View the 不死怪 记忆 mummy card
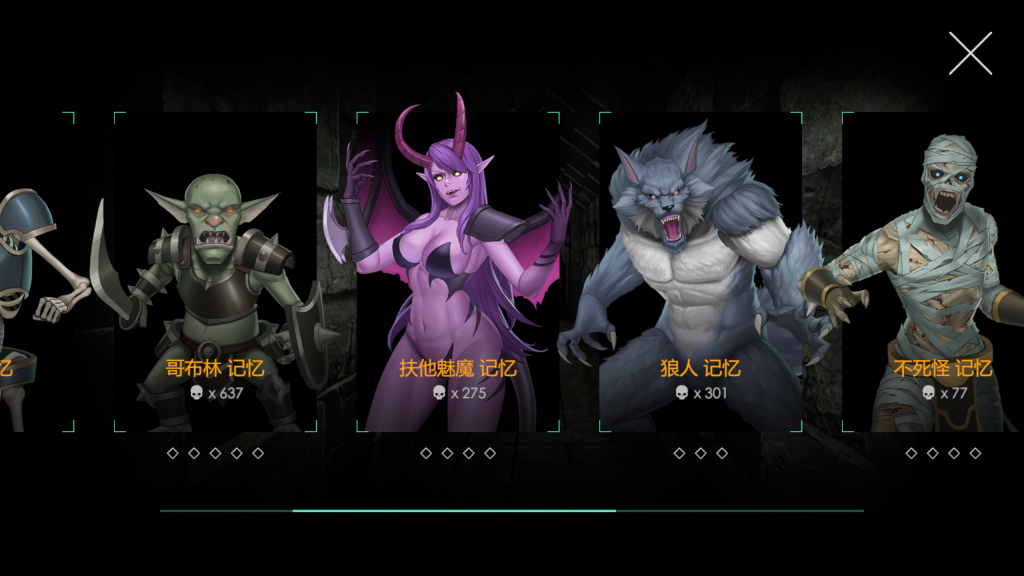1024x576 pixels. click(x=935, y=272)
